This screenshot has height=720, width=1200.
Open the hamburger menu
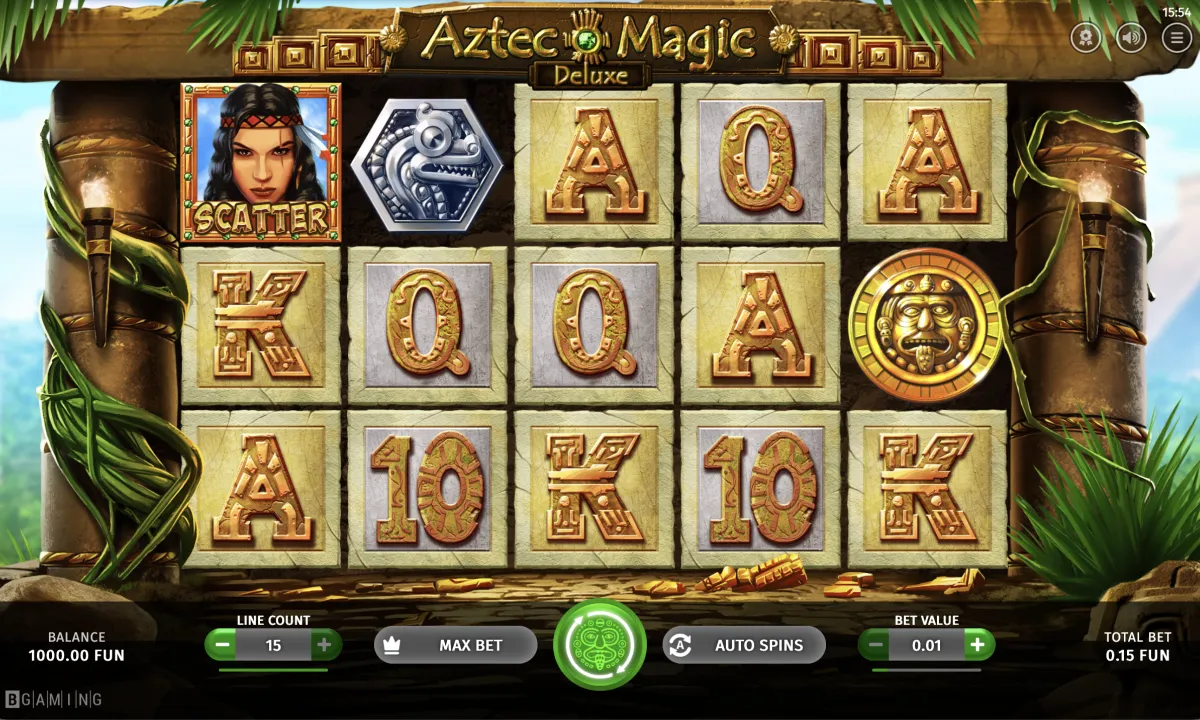[1177, 38]
